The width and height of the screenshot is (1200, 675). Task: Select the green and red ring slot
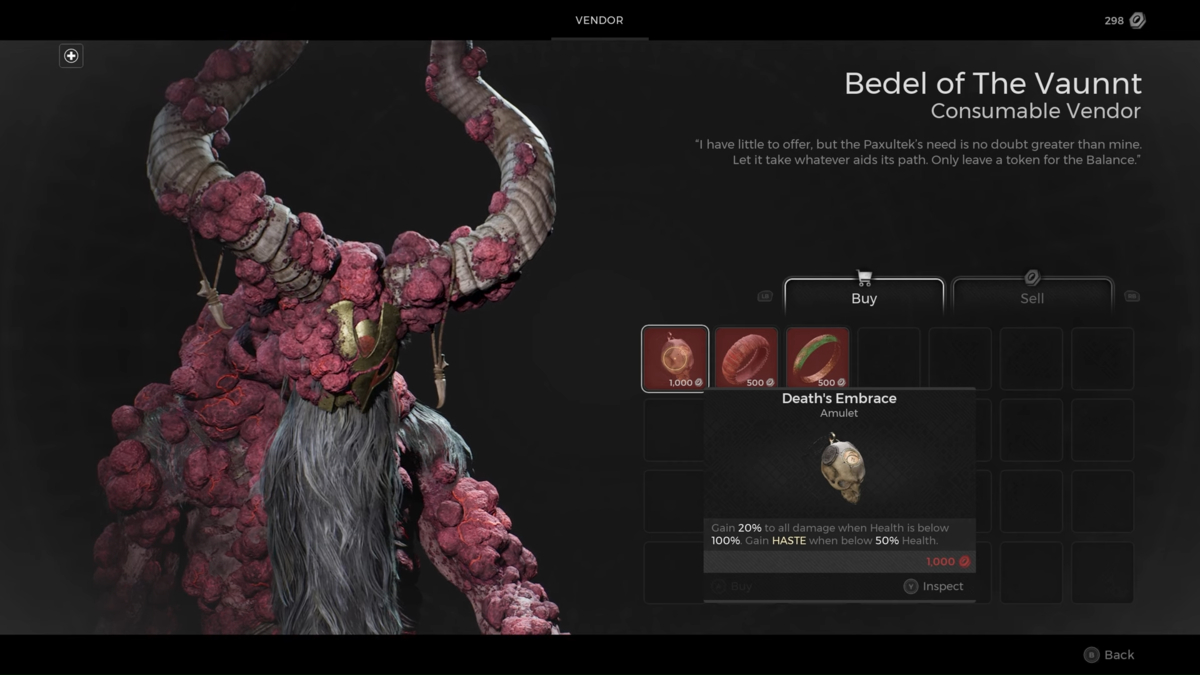(817, 358)
